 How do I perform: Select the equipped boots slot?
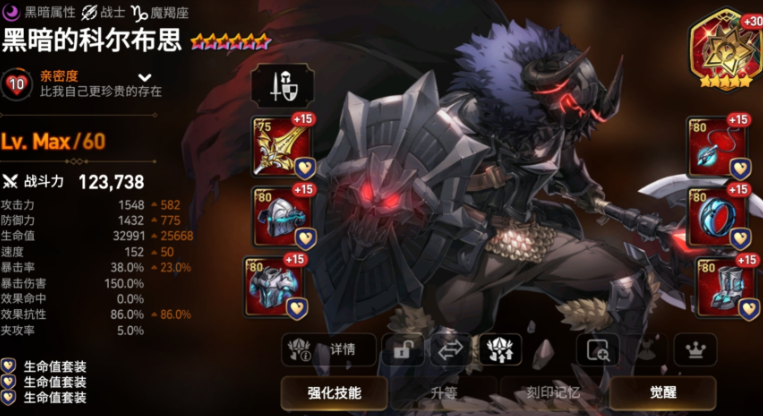pos(724,286)
